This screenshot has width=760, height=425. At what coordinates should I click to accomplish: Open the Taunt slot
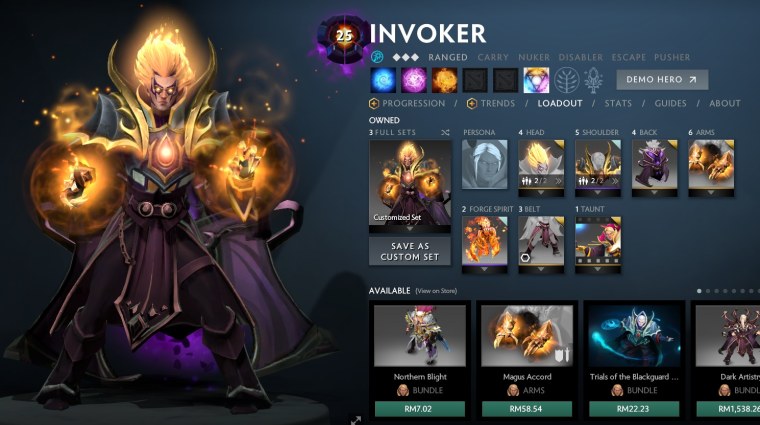click(x=598, y=242)
